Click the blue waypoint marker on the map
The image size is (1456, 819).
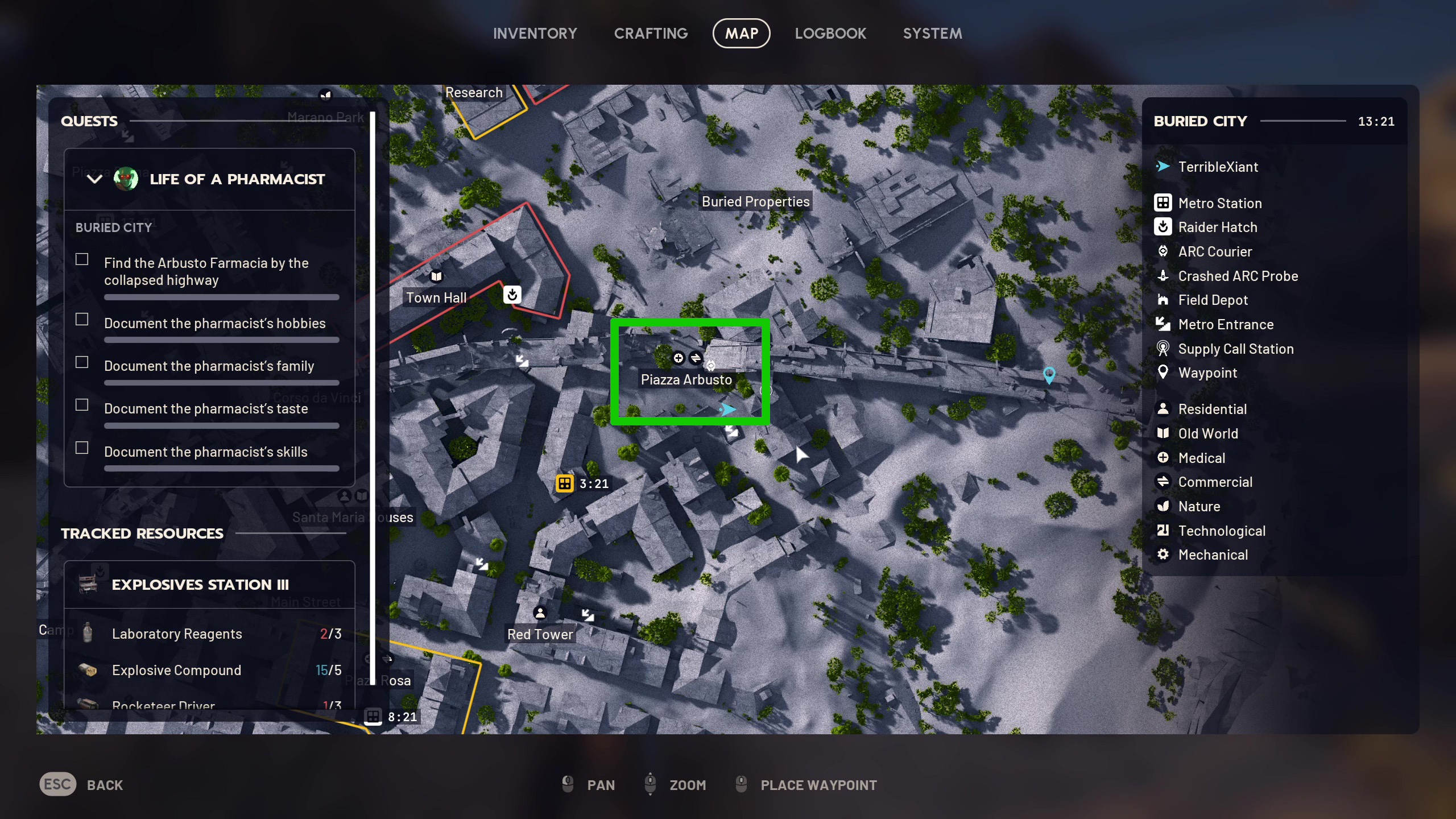(x=1049, y=374)
